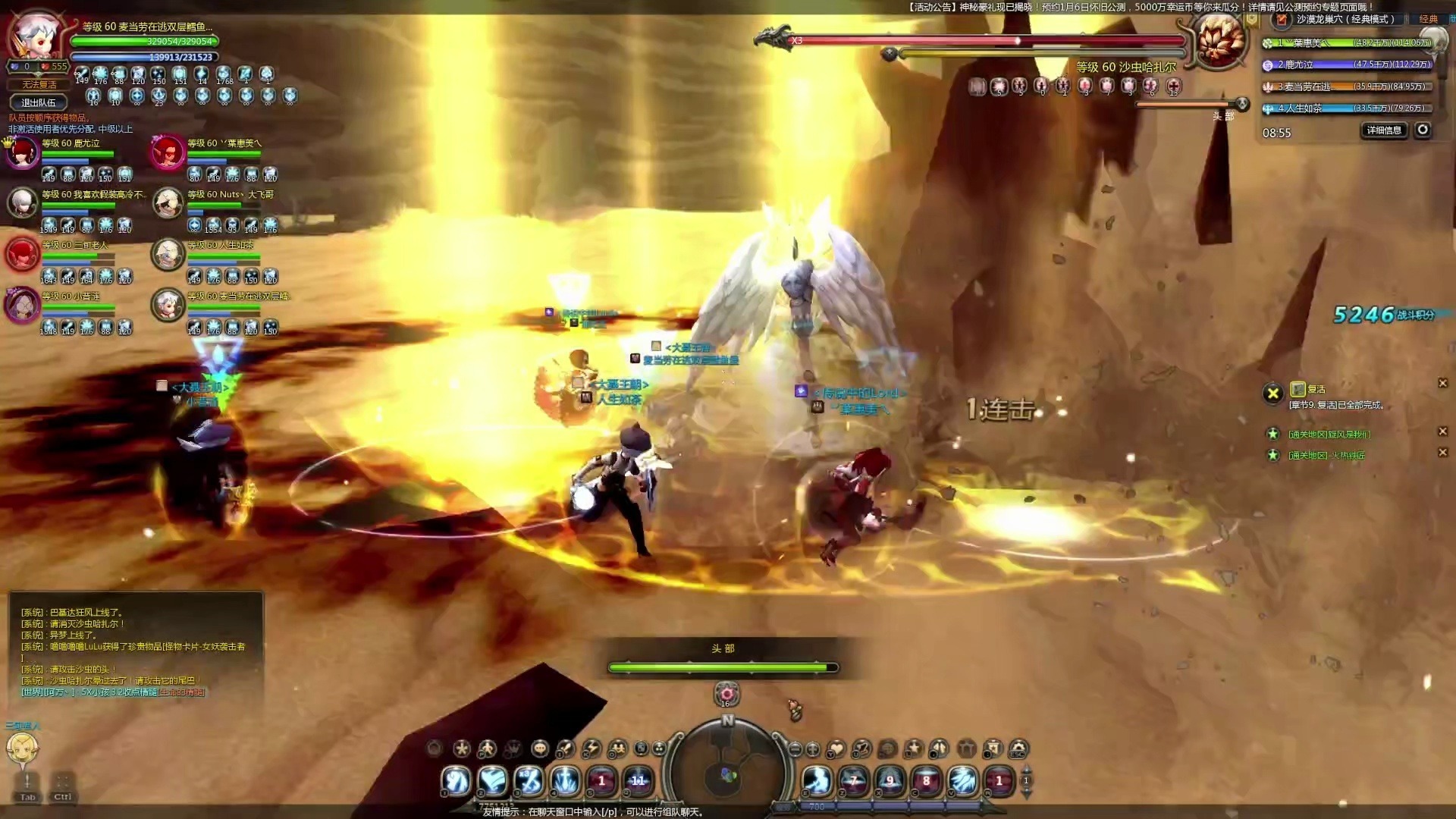Select party member 小苦莲 portrait
The width and height of the screenshot is (1456, 819).
[23, 305]
